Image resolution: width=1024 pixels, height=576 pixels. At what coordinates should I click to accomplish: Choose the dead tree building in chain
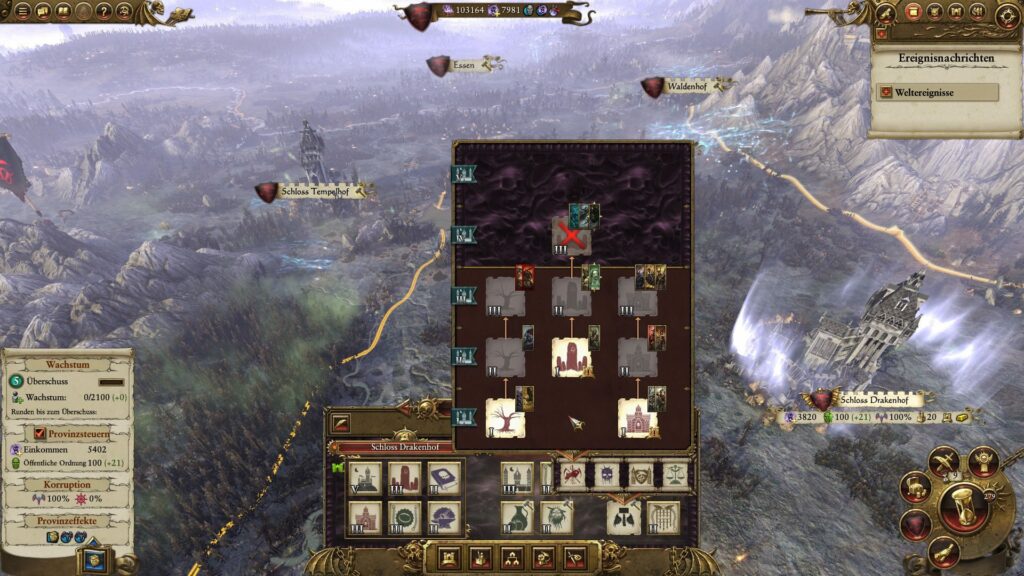pos(505,418)
